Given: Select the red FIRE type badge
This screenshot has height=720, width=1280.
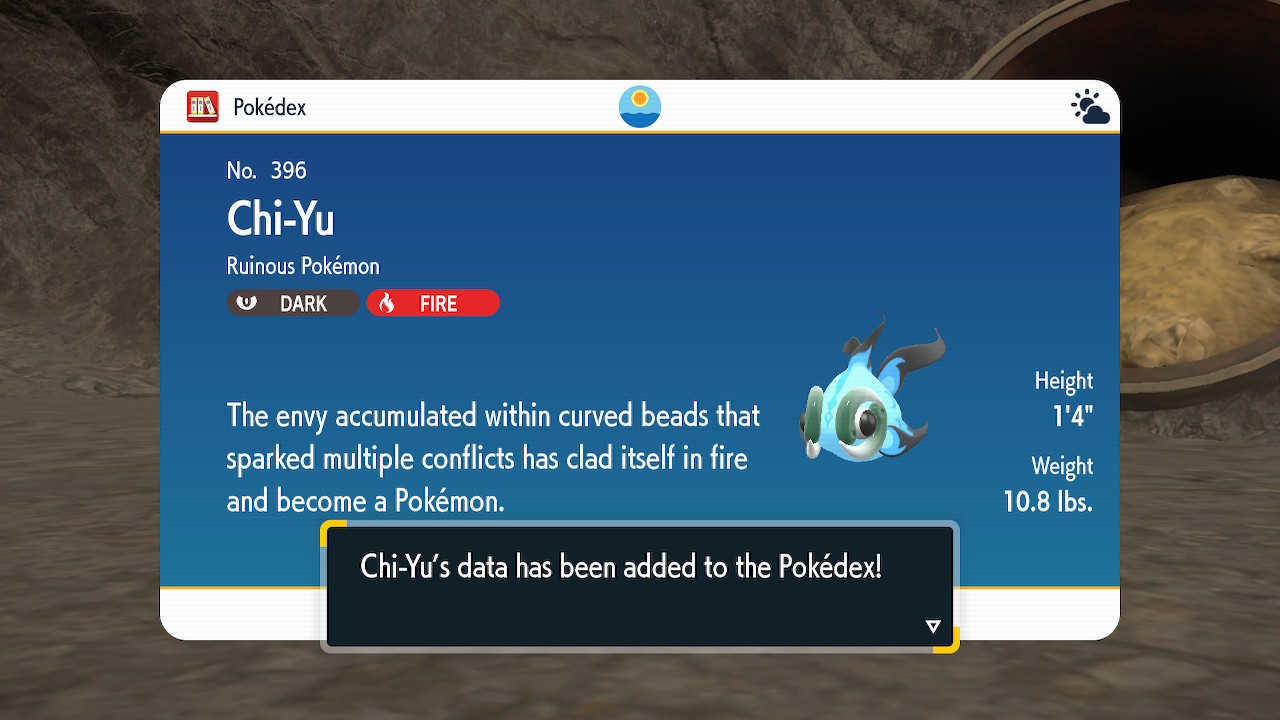Looking at the screenshot, I should click(433, 303).
